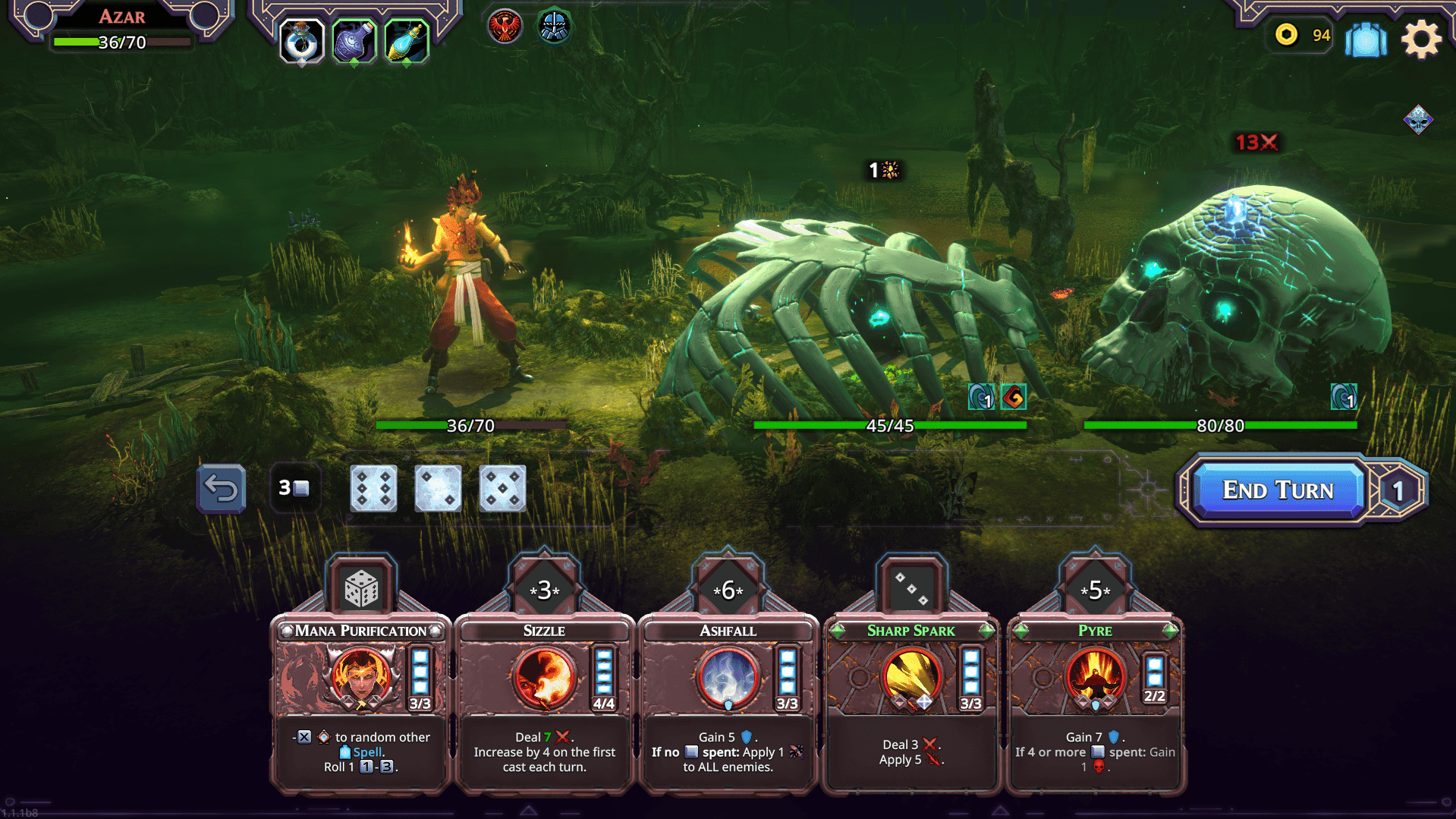Select the six-pip die
The height and width of the screenshot is (819, 1456).
tap(373, 490)
